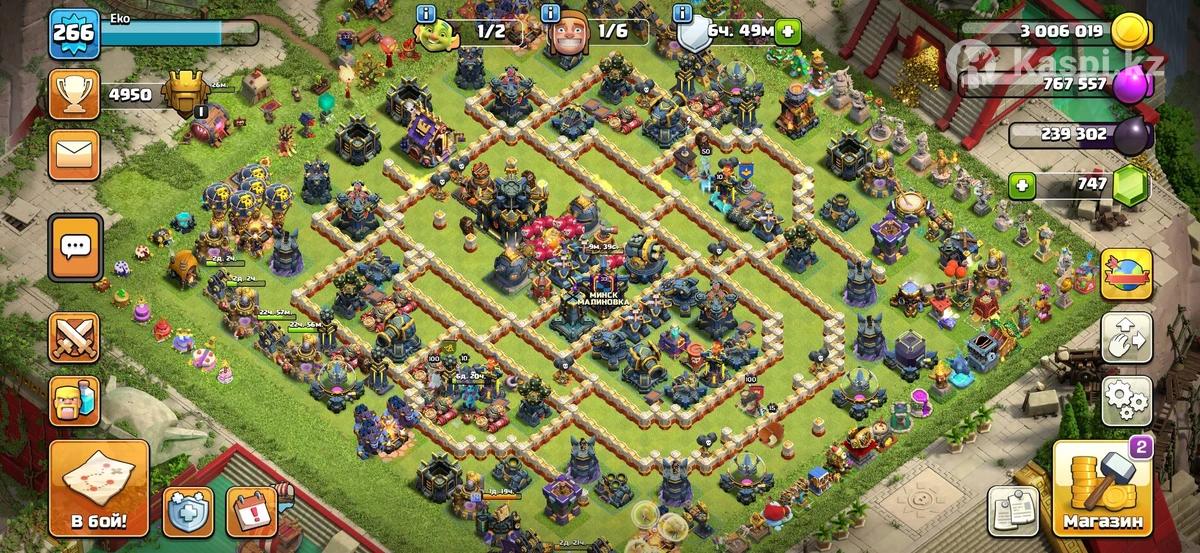This screenshot has height=553, width=1200.
Task: Open the paper notes list button
Action: pyautogui.click(x=1012, y=511)
